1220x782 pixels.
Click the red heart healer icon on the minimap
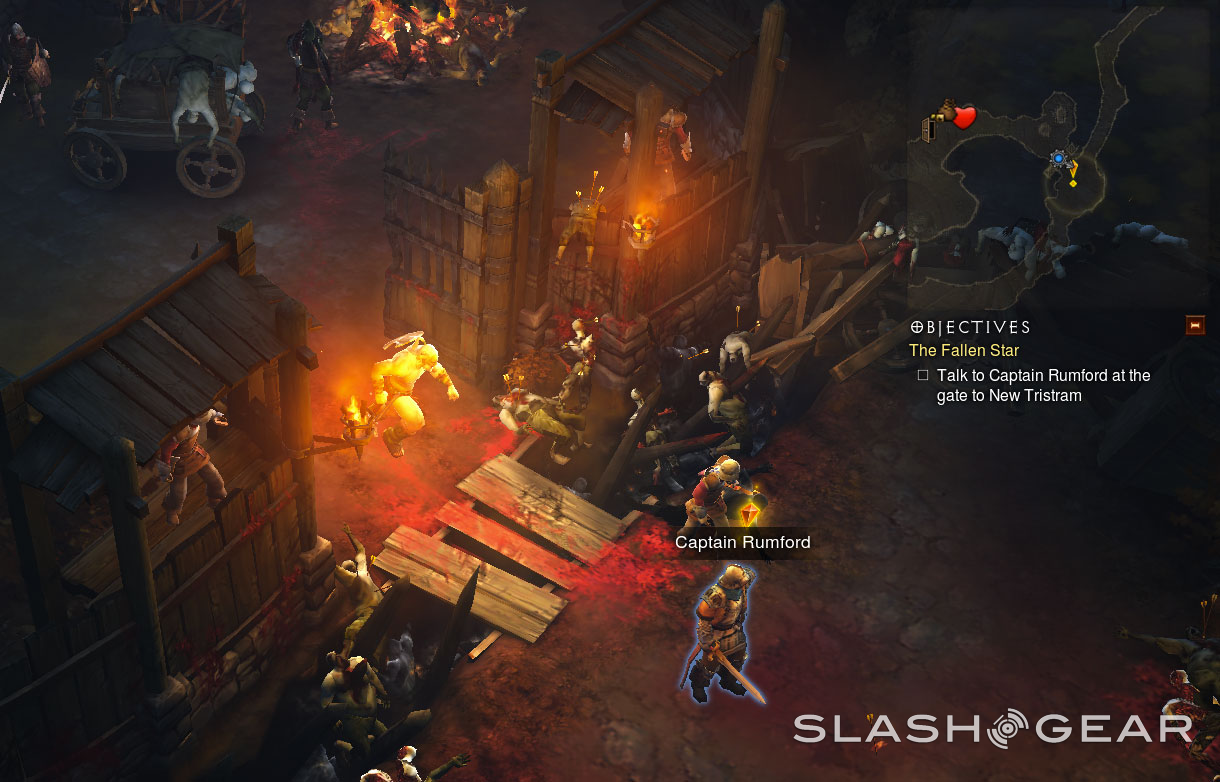963,118
